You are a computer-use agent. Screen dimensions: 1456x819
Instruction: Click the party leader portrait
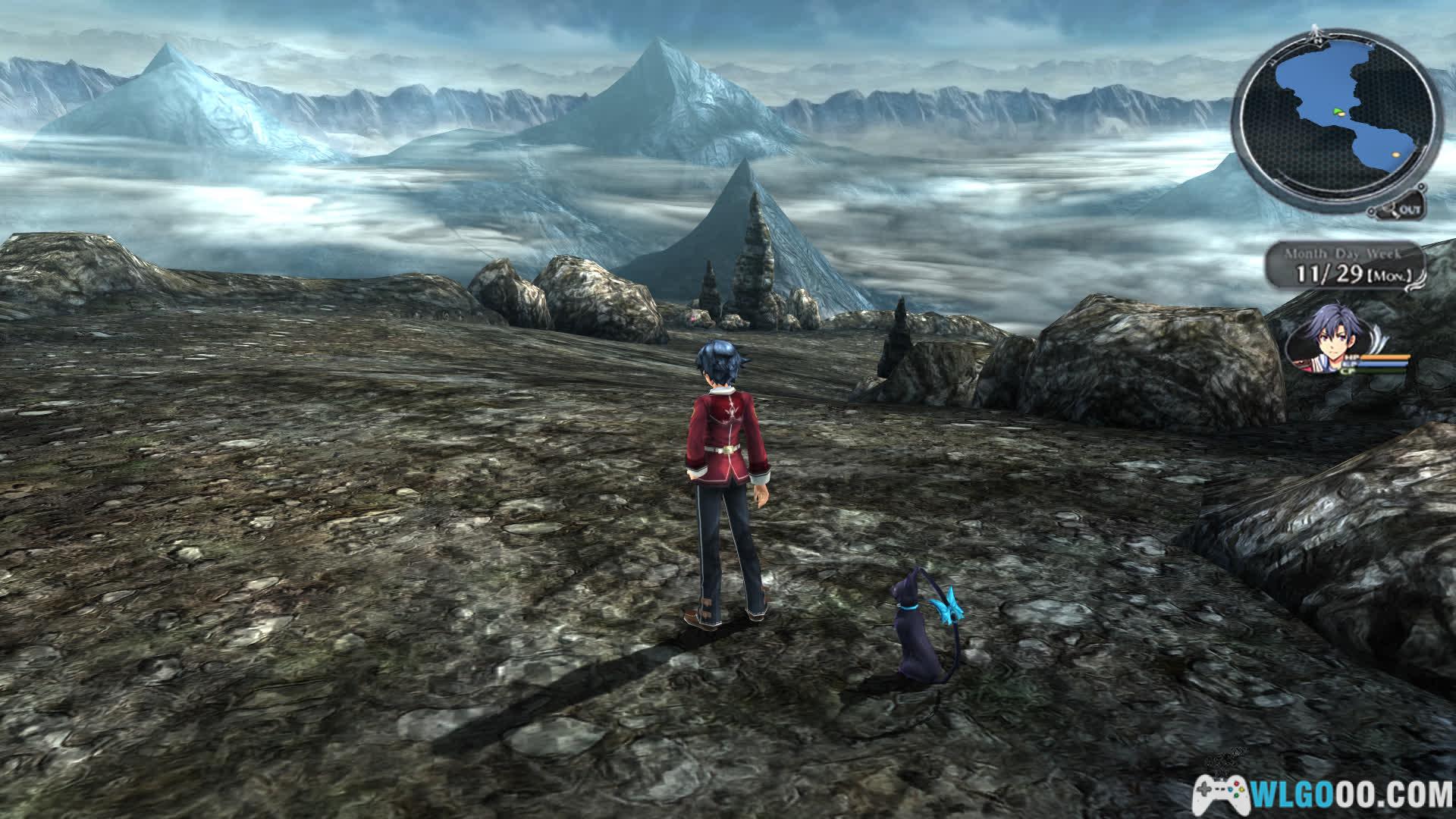coord(1324,344)
